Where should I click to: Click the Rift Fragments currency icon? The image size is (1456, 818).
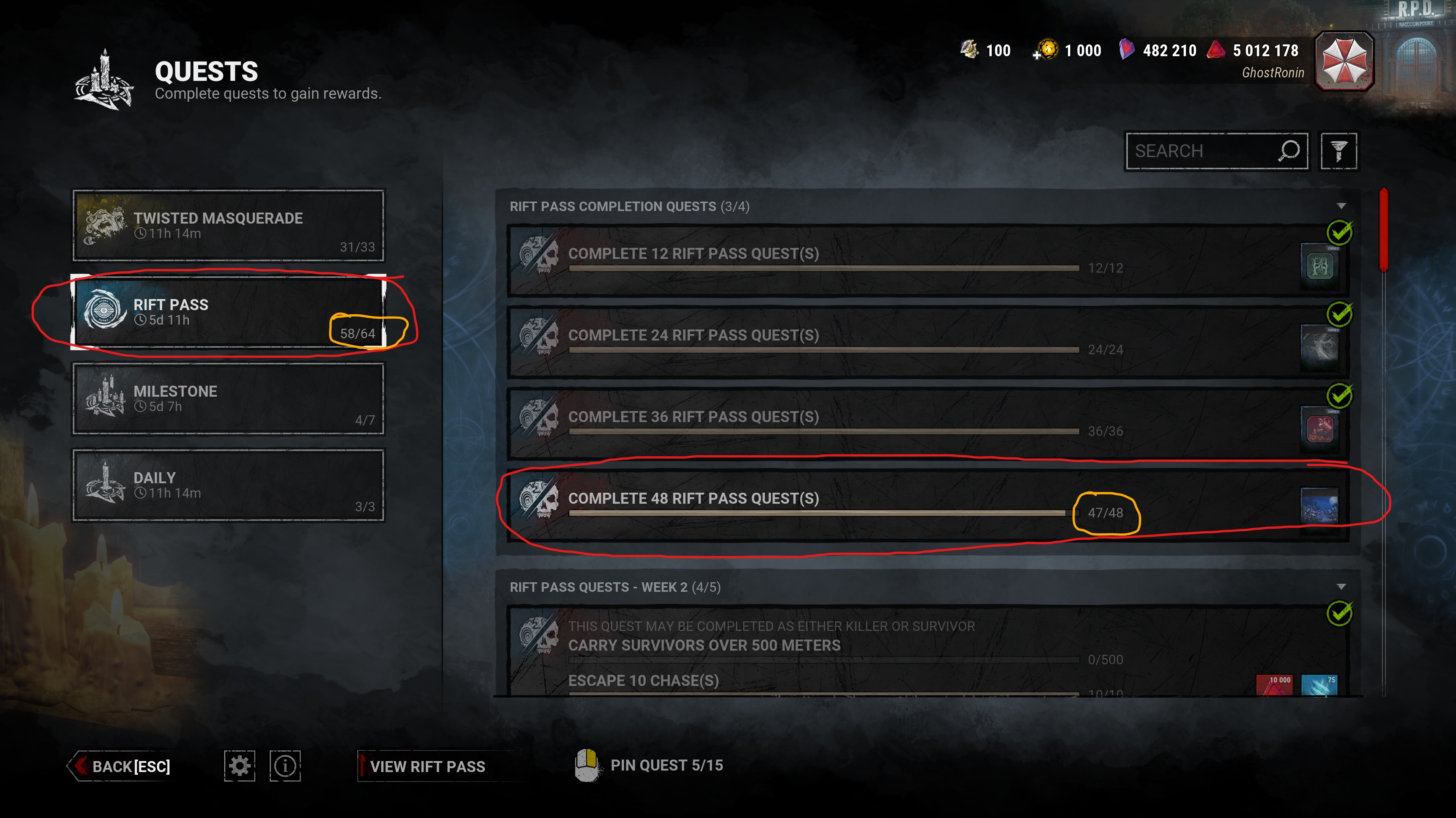pyautogui.click(x=1127, y=50)
